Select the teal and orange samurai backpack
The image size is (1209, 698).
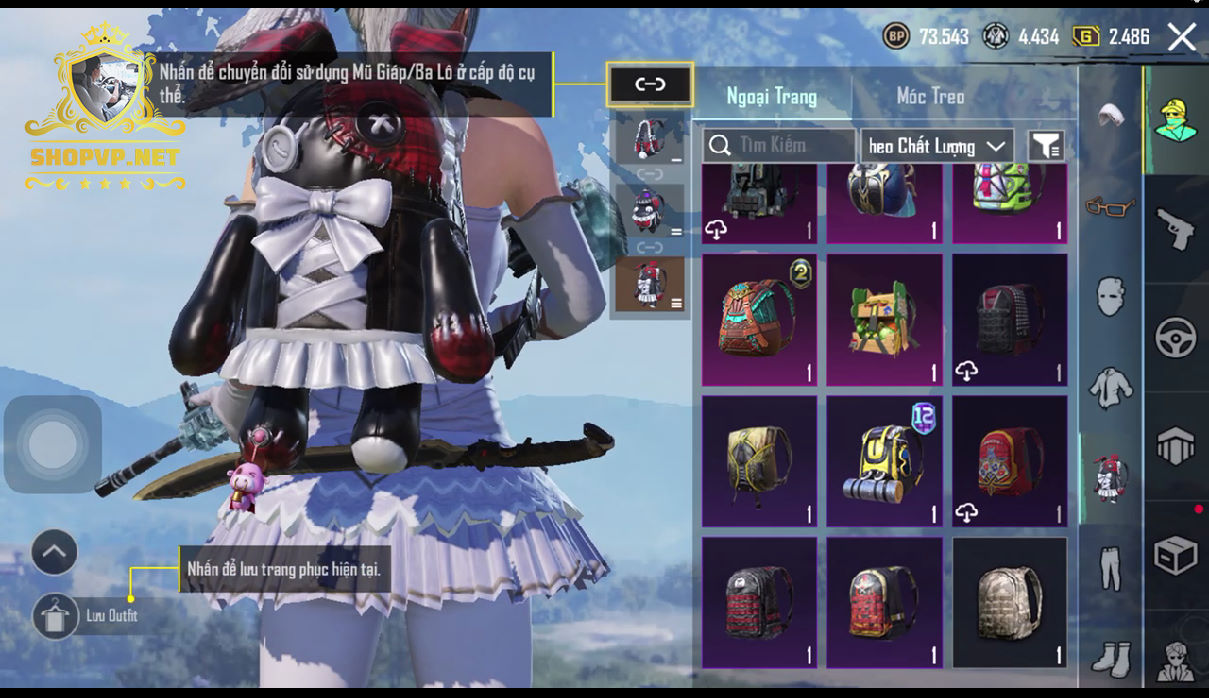[759, 319]
